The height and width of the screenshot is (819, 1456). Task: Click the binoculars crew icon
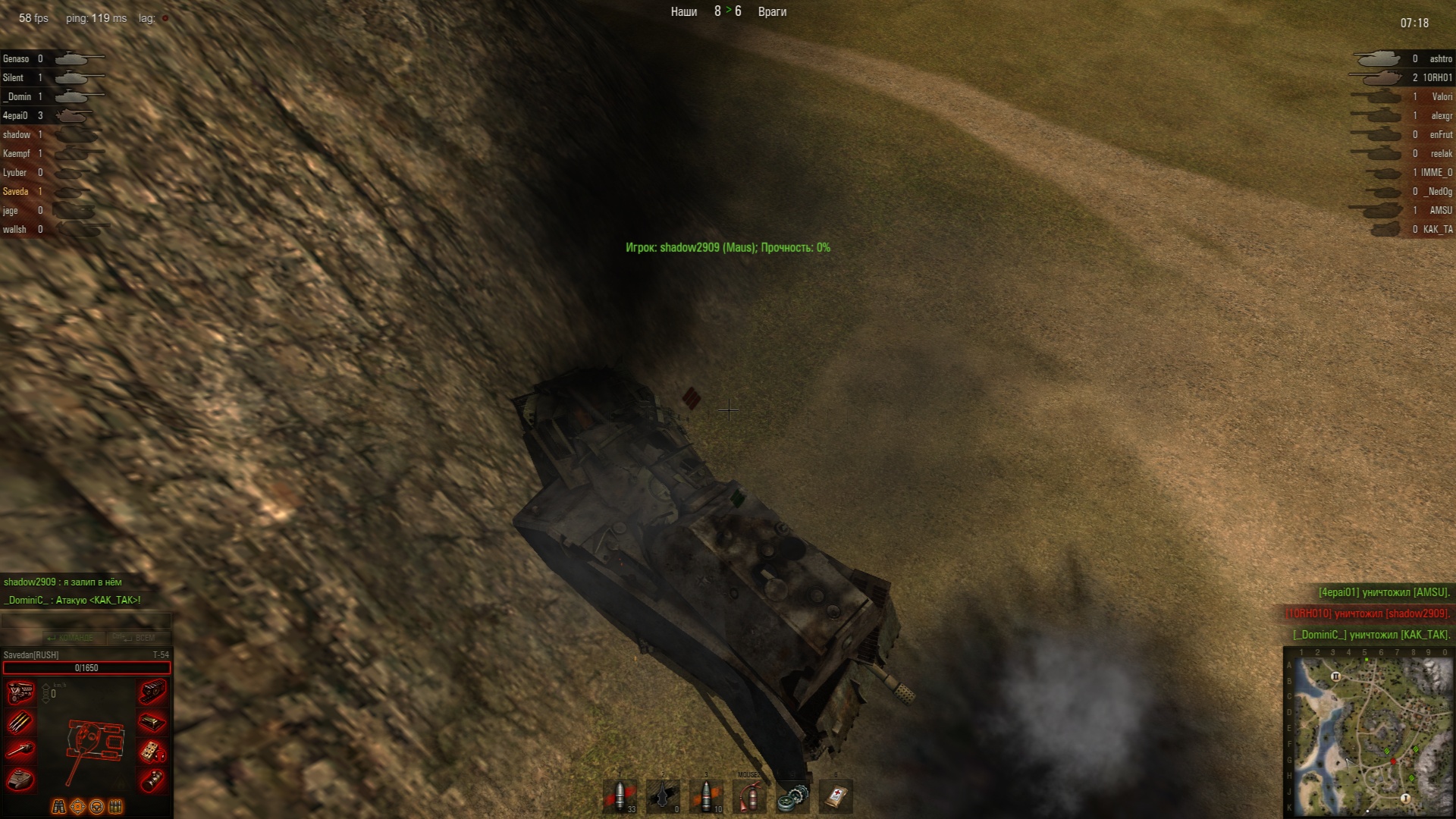tap(58, 806)
